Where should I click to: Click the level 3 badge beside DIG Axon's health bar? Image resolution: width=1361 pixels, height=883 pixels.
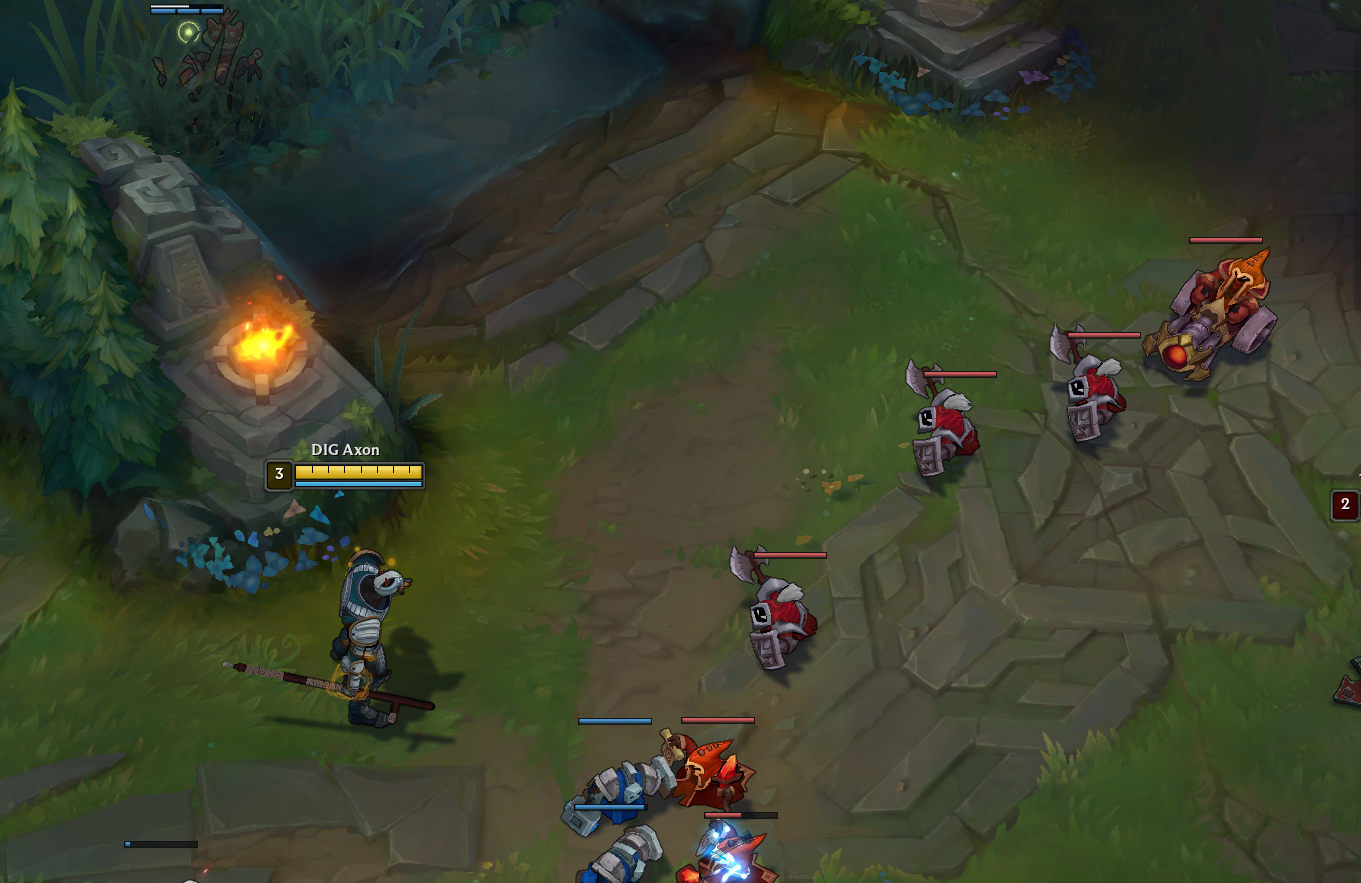point(277,475)
